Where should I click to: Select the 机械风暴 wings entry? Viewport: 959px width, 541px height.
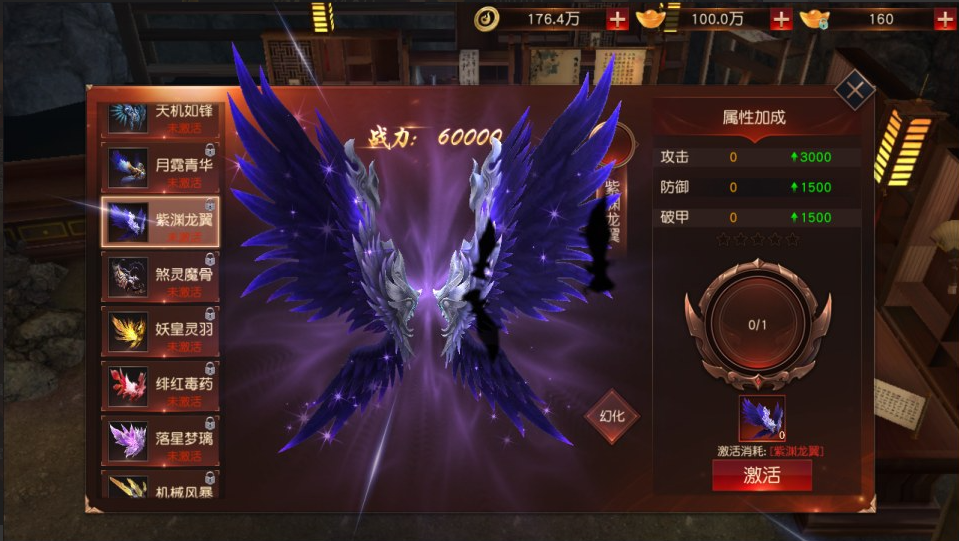tap(161, 486)
